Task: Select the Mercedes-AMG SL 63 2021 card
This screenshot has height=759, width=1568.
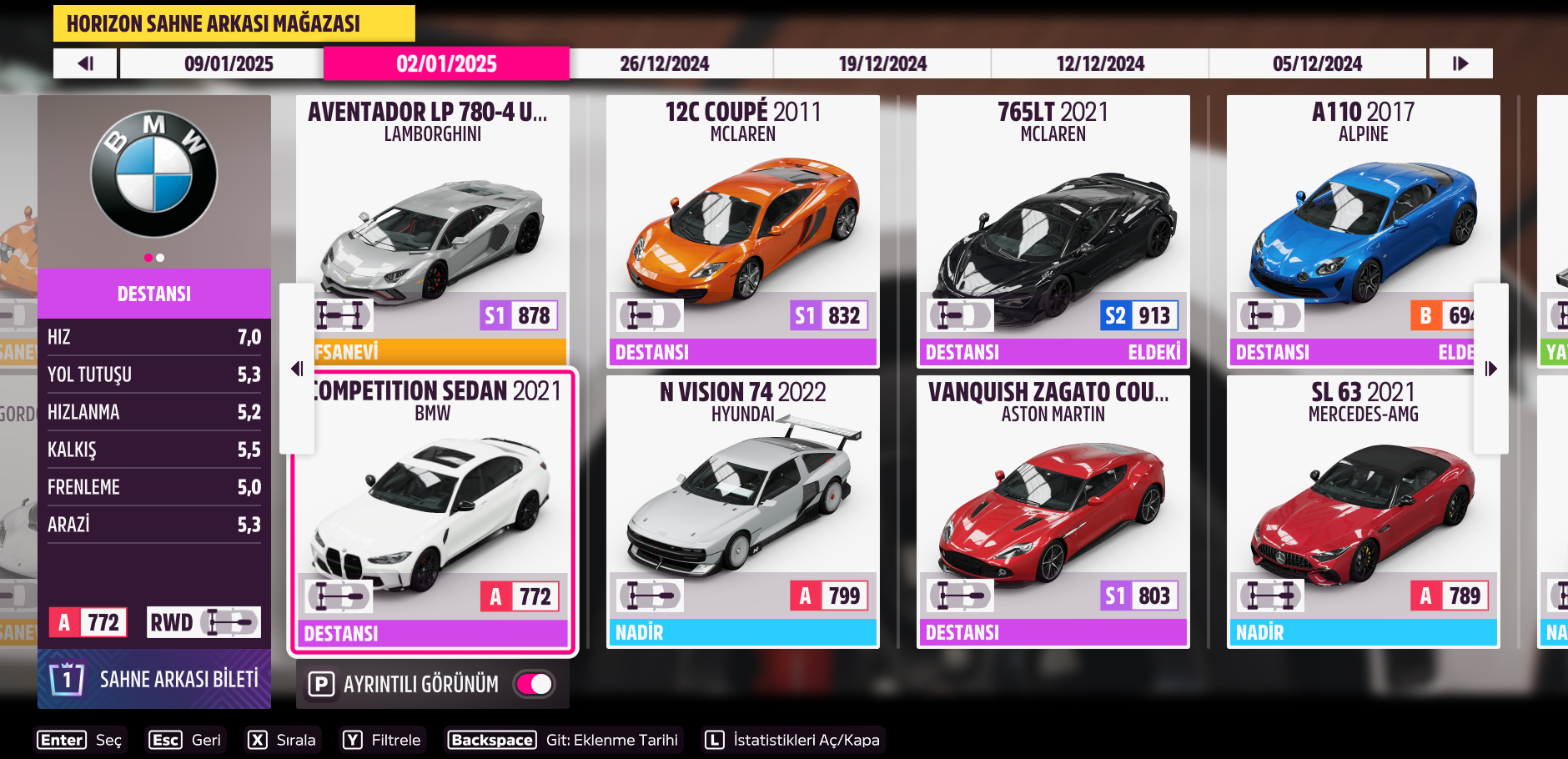Action: tap(1363, 510)
